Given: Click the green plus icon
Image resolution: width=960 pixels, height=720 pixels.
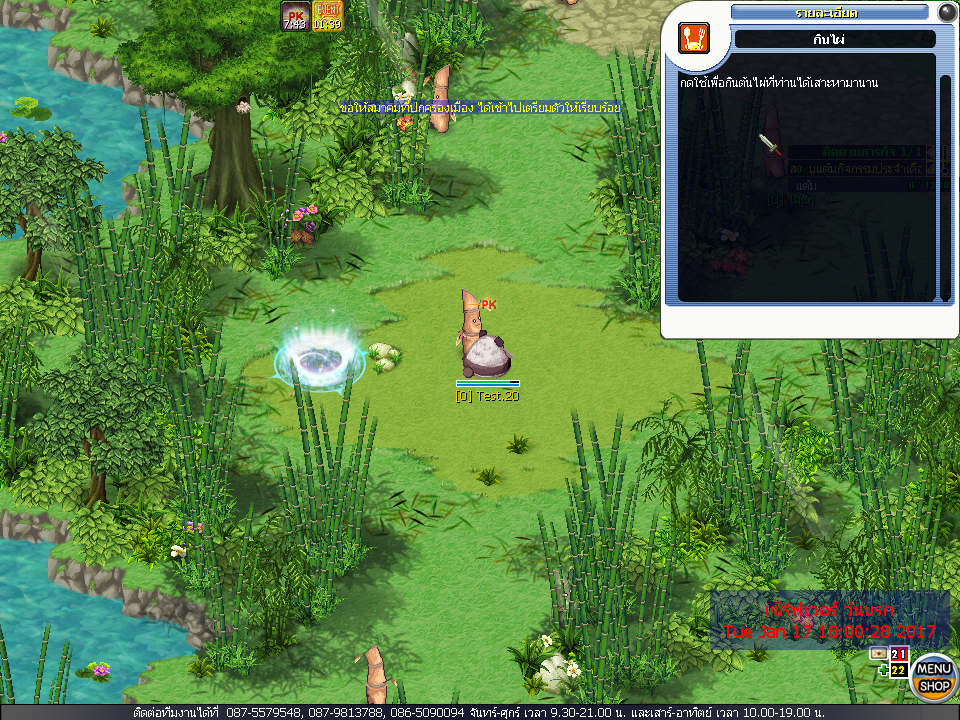Looking at the screenshot, I should [x=882, y=670].
